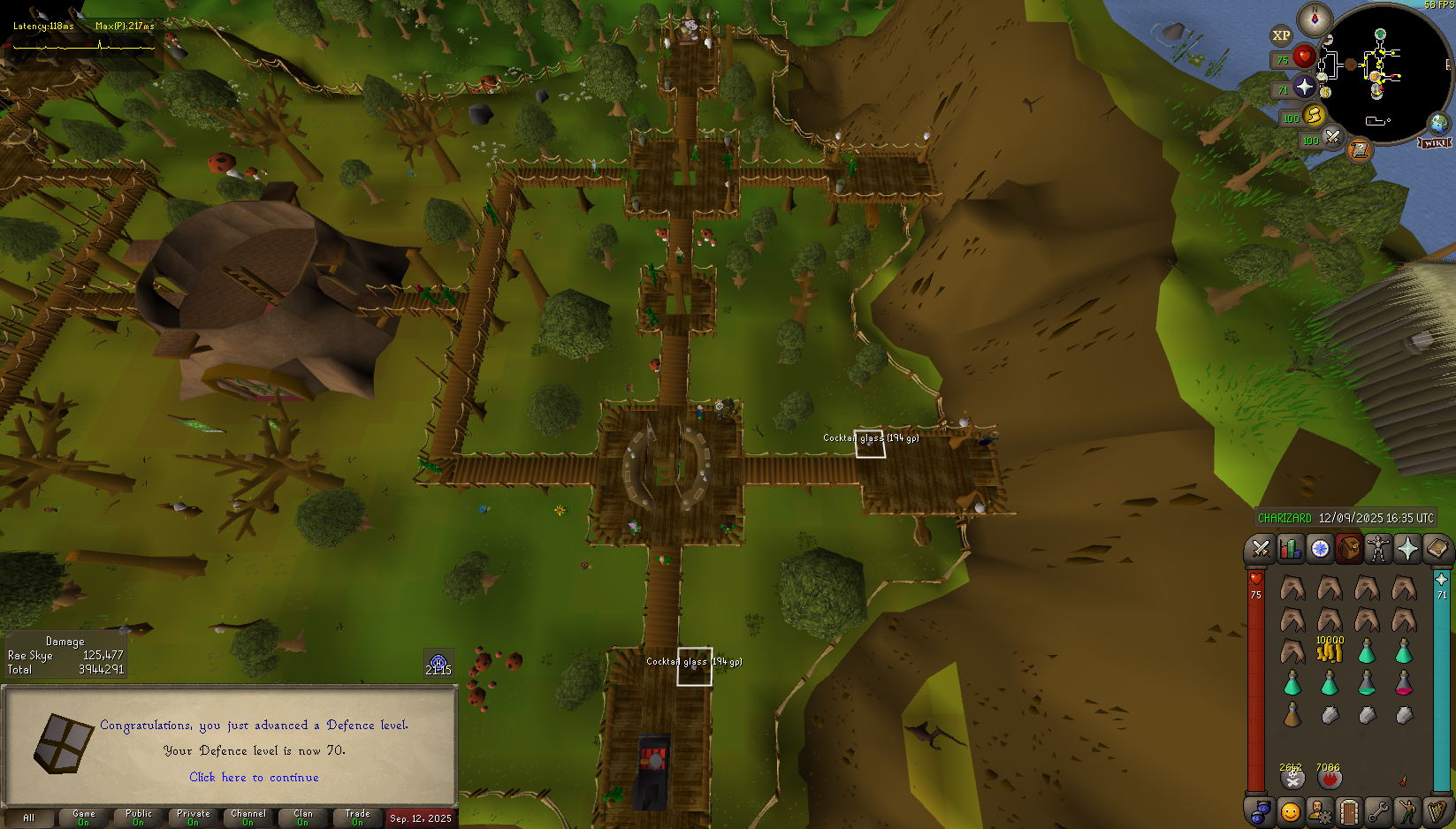Toggle the XP drops button
The image size is (1456, 829).
1281,36
